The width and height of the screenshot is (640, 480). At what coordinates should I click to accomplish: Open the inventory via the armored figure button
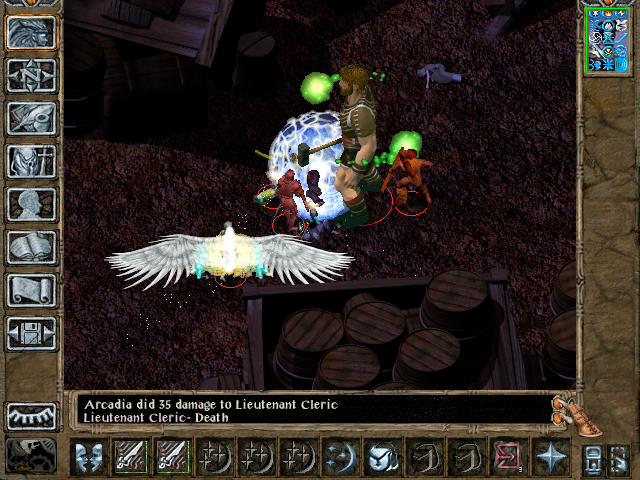(x=31, y=161)
